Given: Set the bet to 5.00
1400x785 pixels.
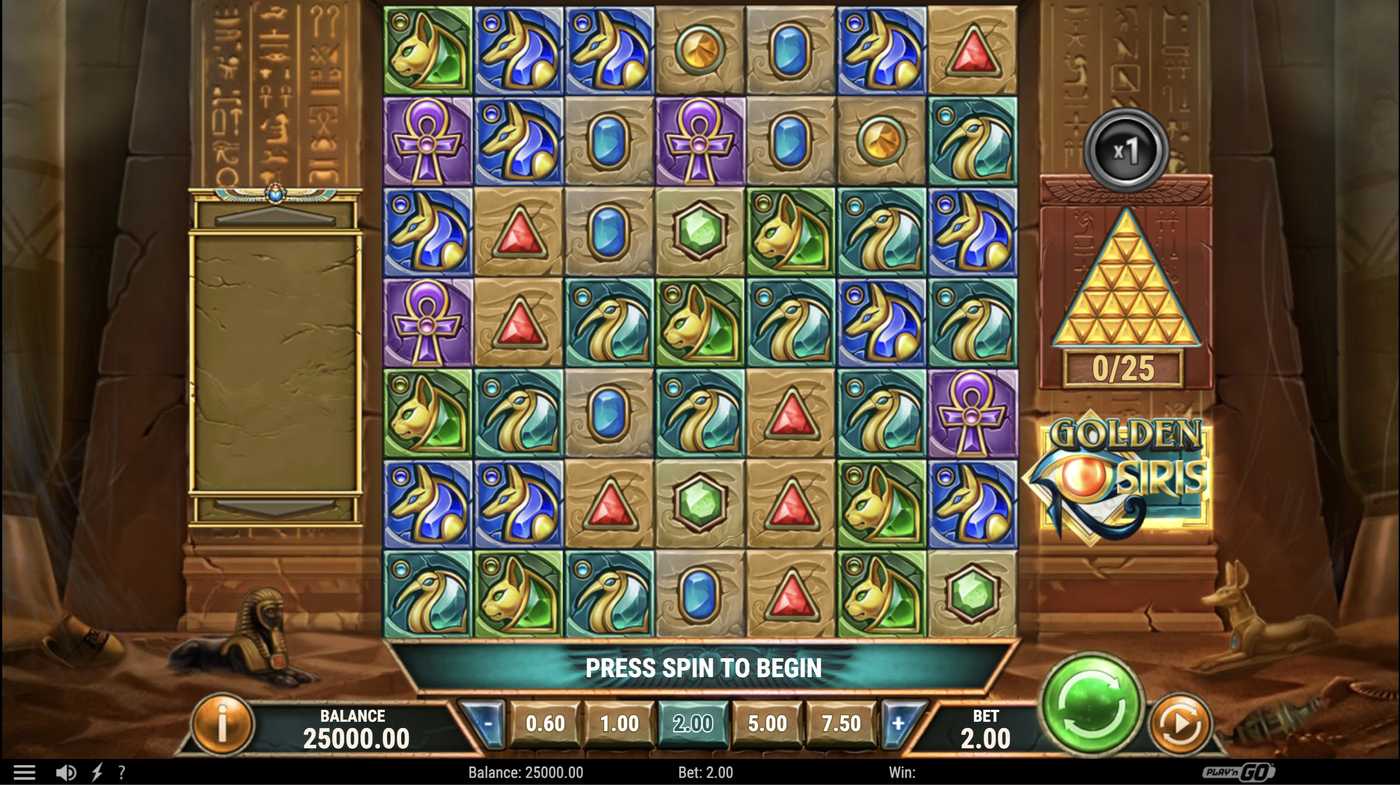Looking at the screenshot, I should point(767,724).
